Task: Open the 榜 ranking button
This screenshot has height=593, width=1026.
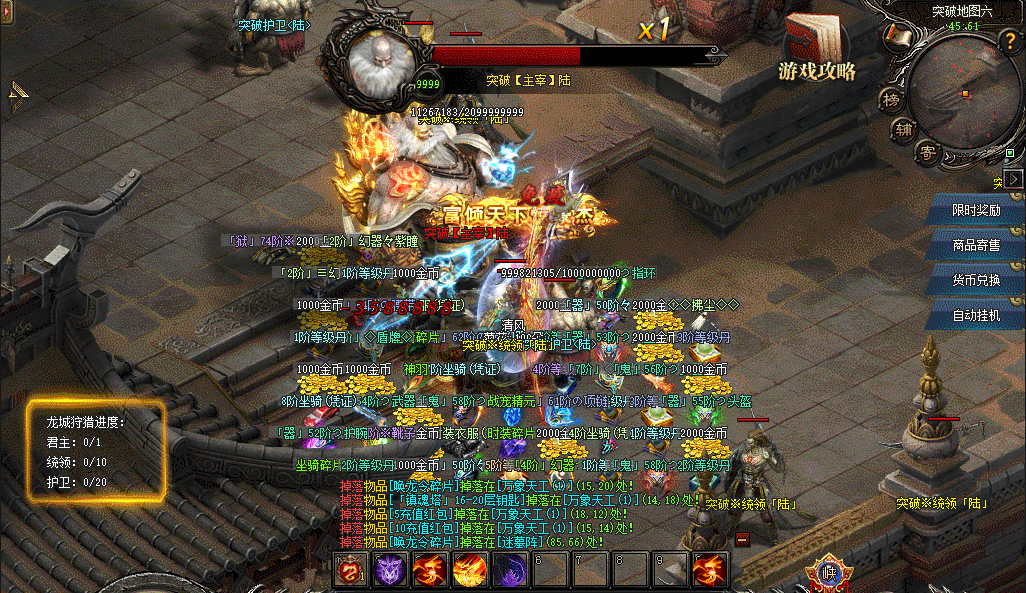Action: coord(890,99)
